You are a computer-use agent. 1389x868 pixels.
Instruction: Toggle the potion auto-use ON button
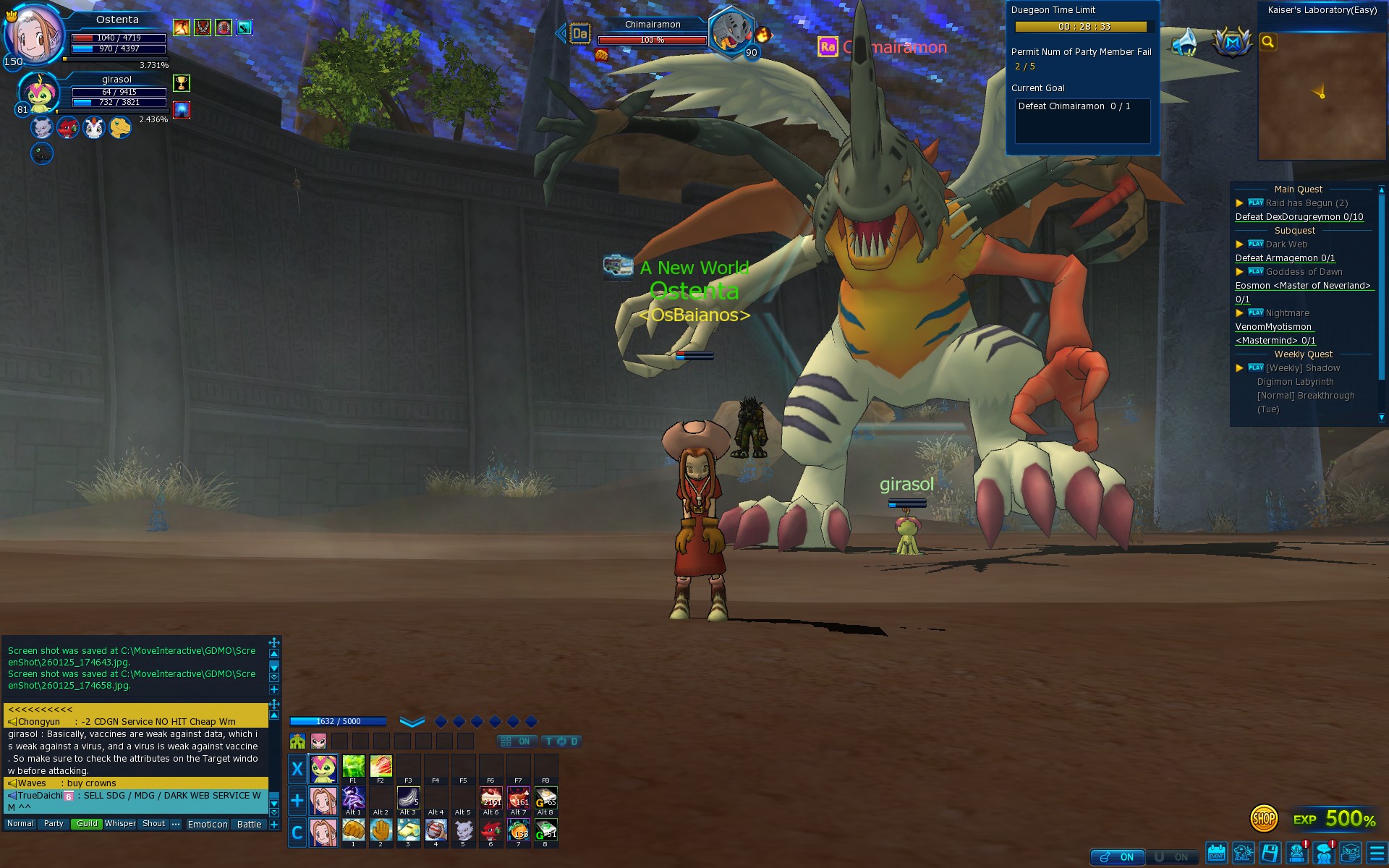tap(1118, 857)
